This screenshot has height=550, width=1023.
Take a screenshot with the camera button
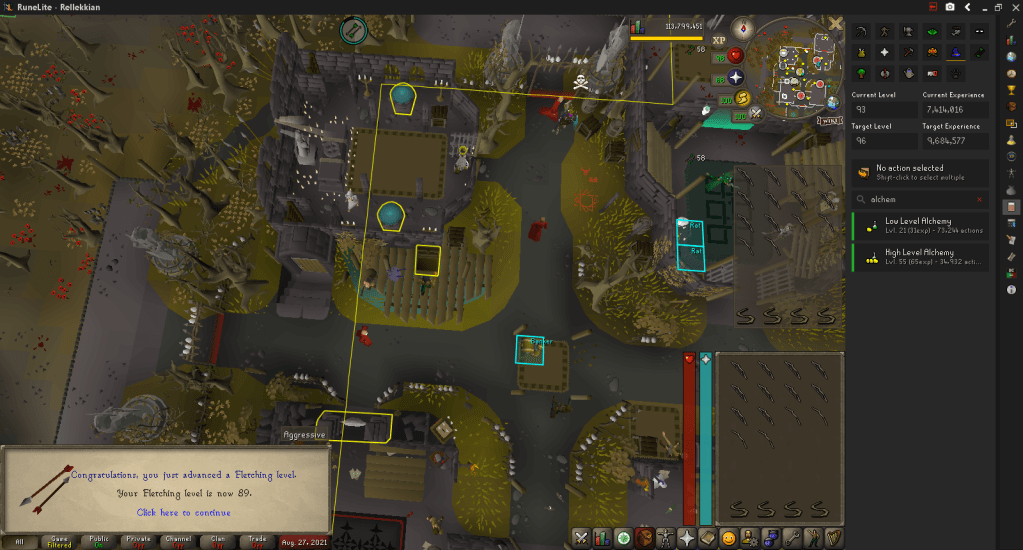point(949,6)
